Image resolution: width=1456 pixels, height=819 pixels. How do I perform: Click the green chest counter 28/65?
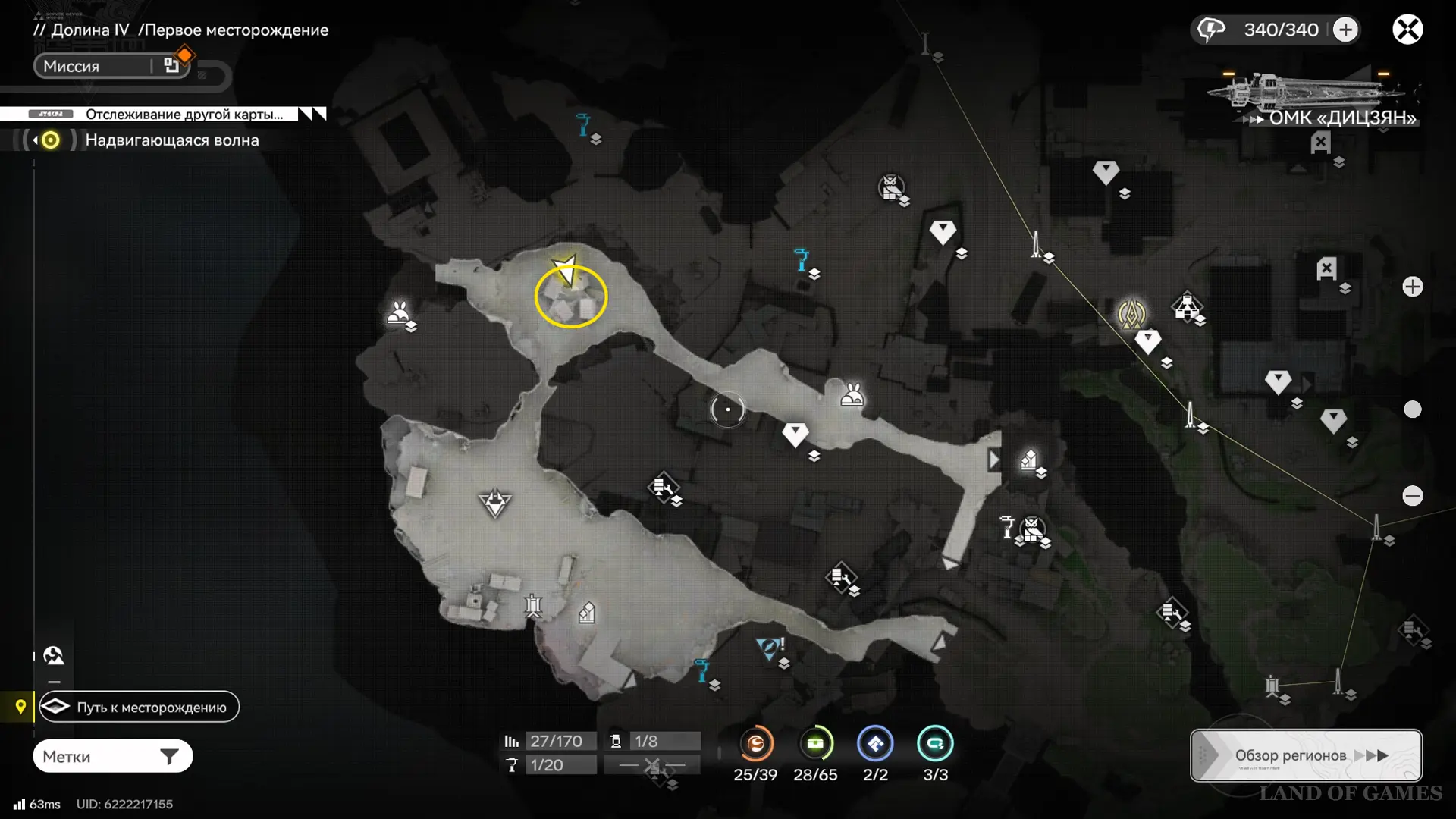point(815,744)
